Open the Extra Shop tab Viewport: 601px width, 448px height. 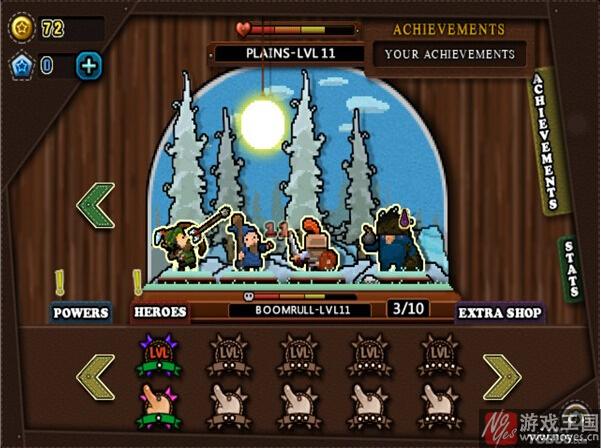tap(500, 312)
